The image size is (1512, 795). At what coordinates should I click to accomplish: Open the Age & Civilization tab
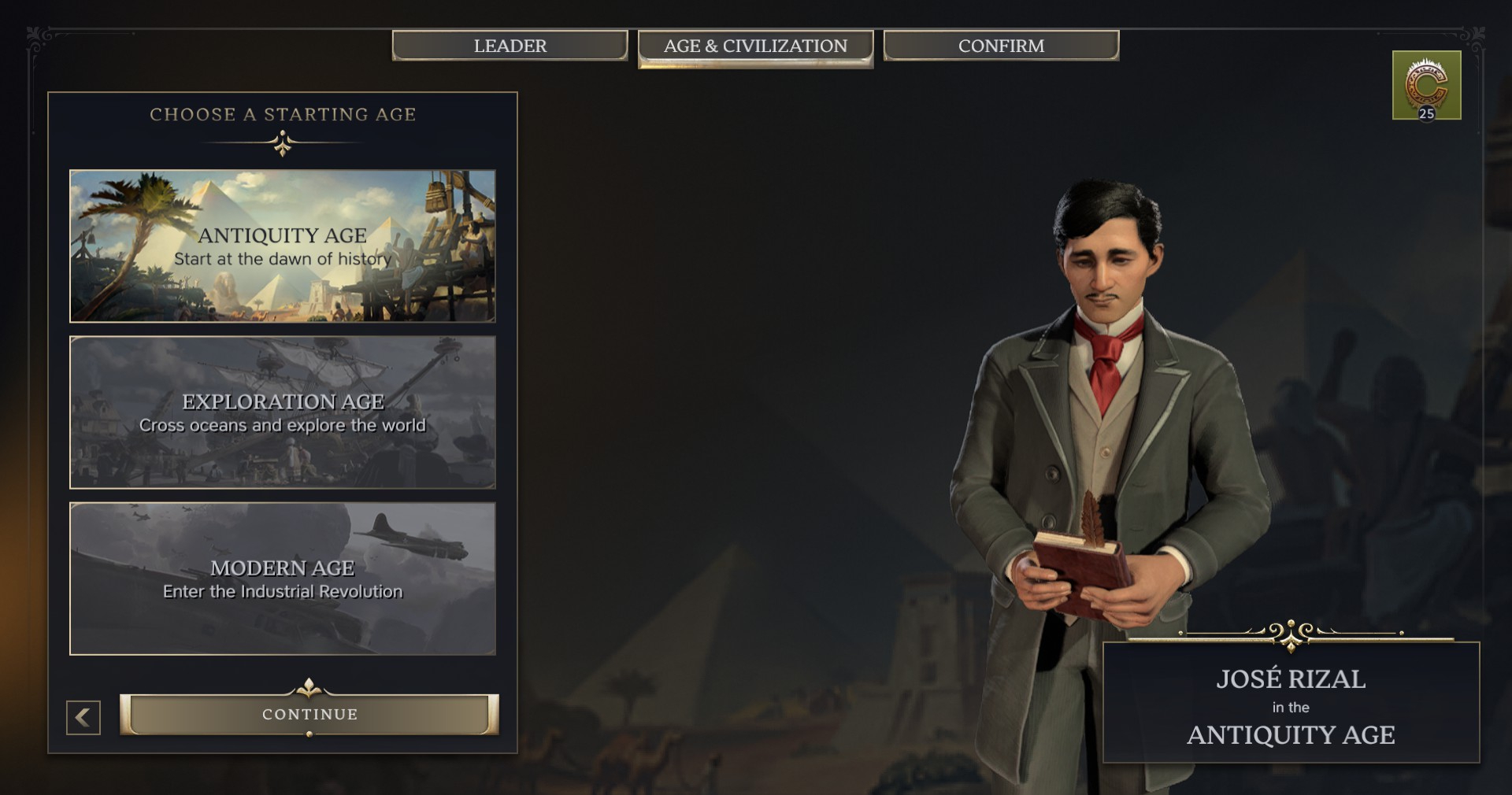755,46
